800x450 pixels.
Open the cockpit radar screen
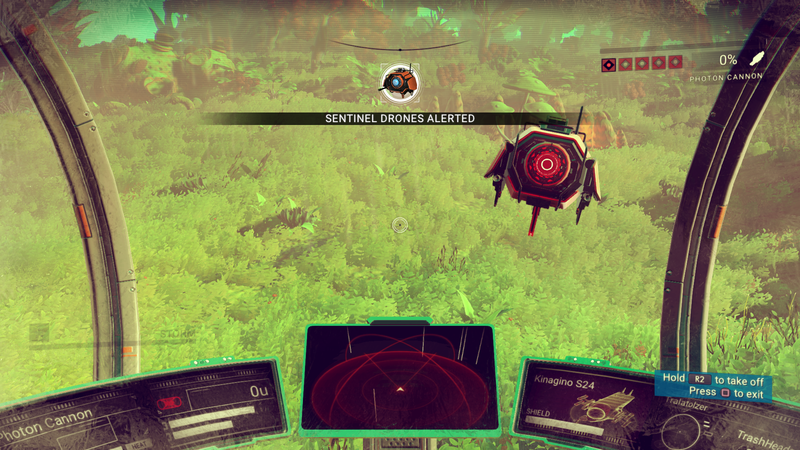[399, 376]
